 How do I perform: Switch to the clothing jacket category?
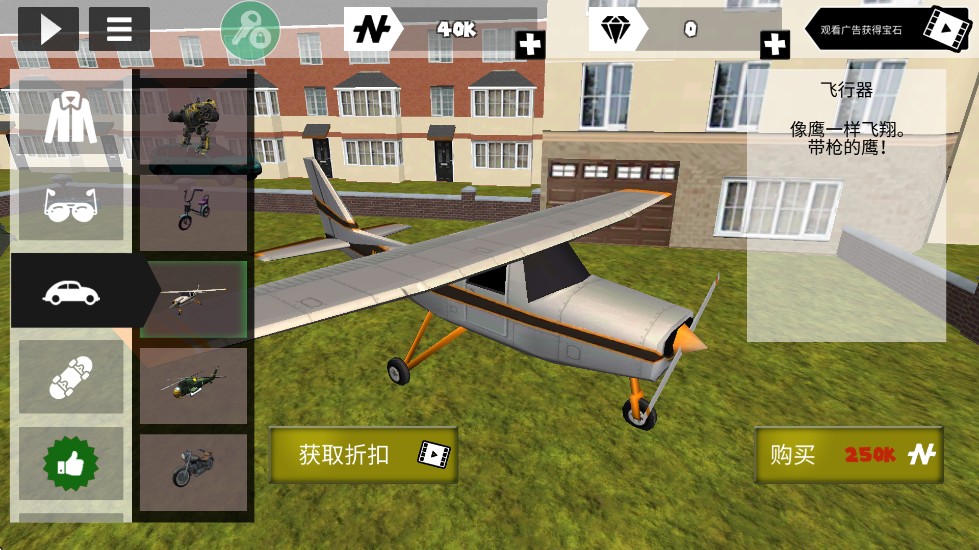point(70,118)
